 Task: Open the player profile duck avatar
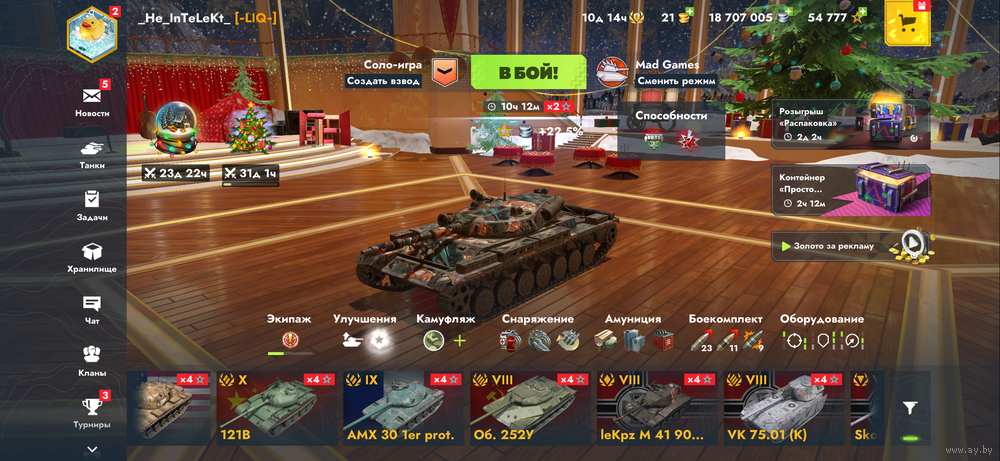click(92, 32)
